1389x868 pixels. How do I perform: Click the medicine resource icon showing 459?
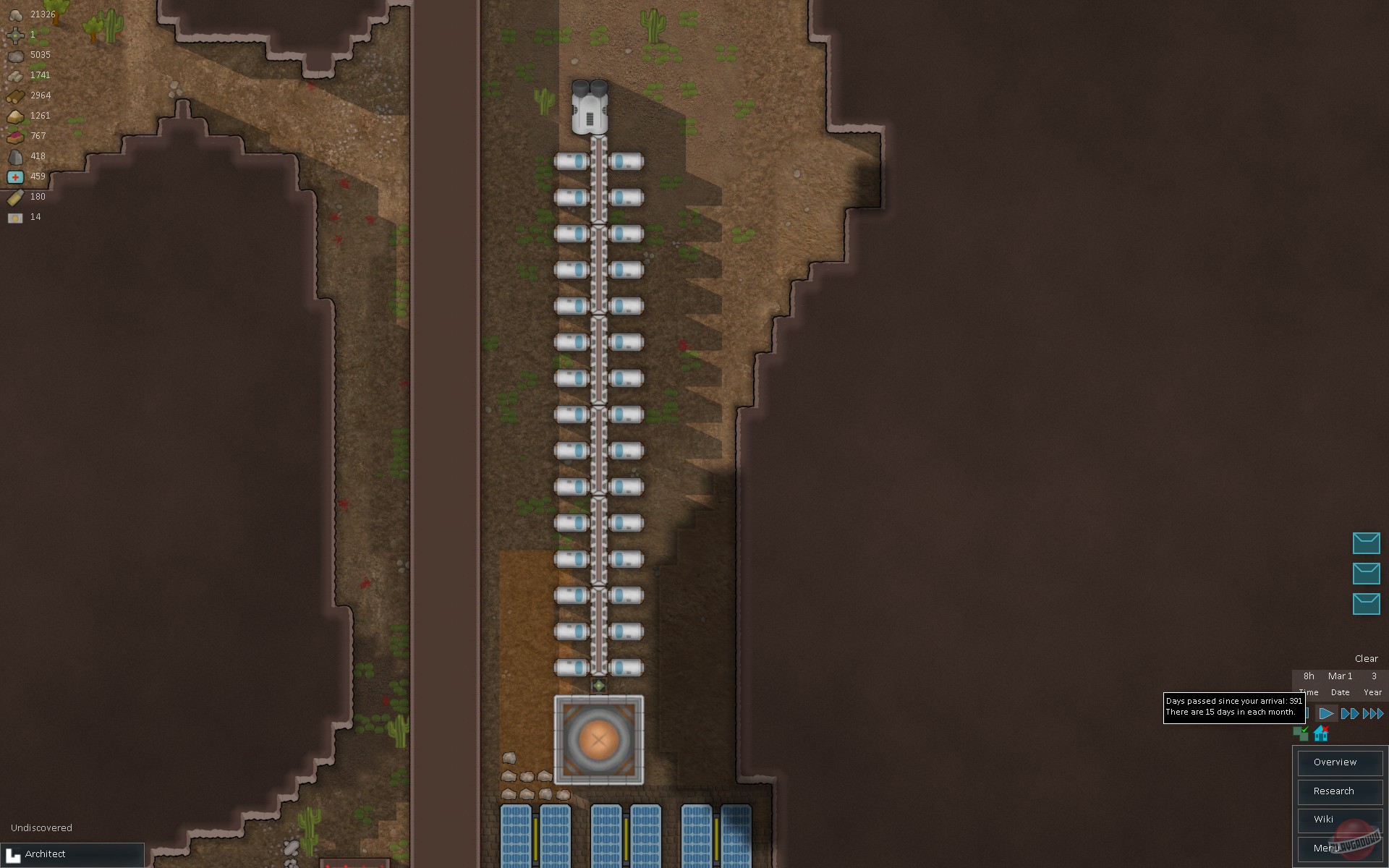click(14, 176)
